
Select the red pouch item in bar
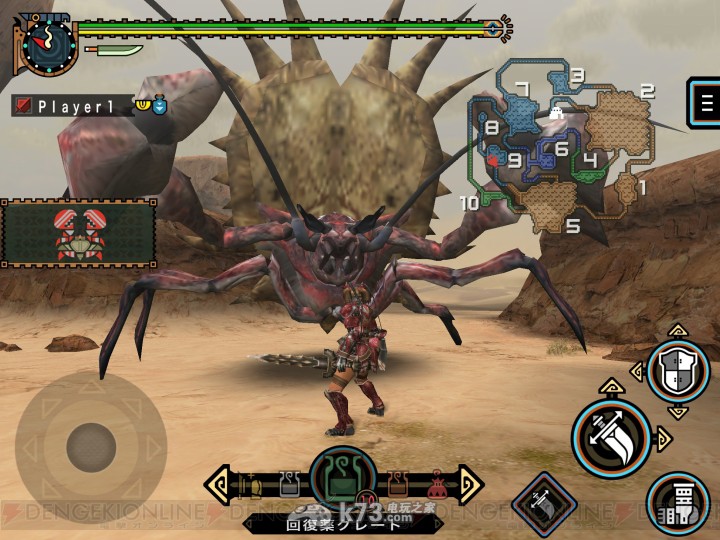437,486
